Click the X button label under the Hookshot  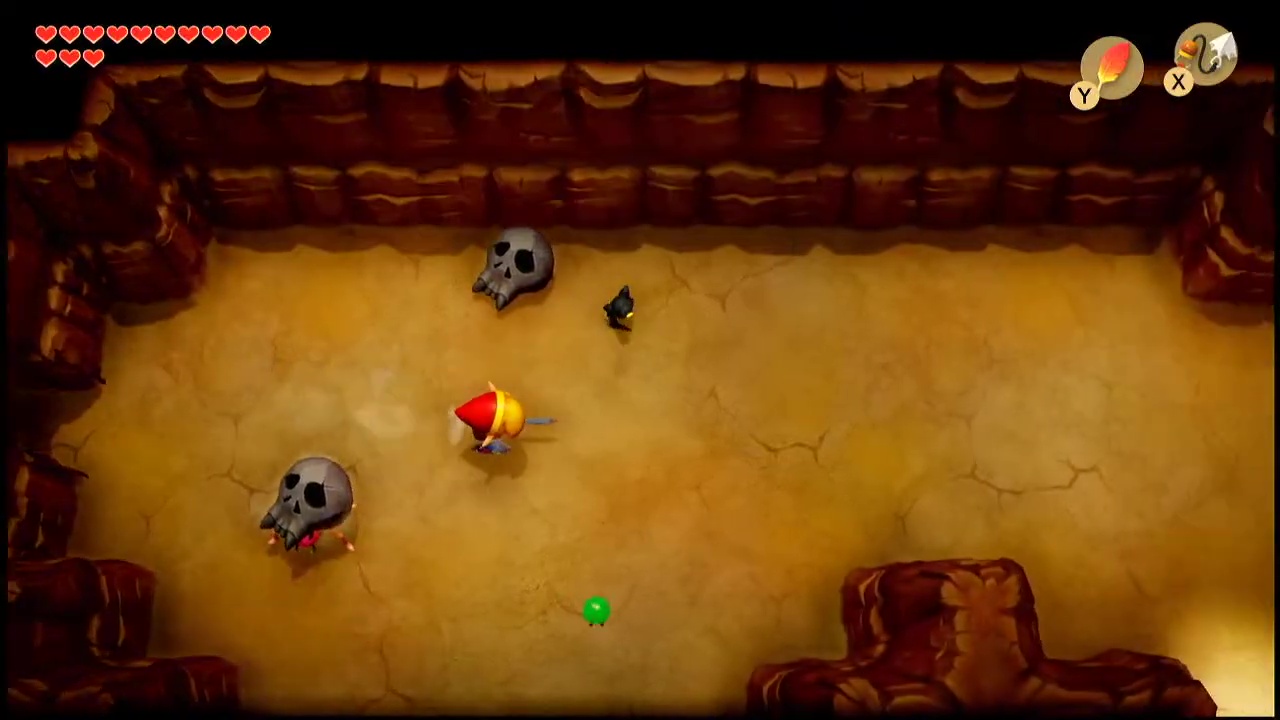1178,83
